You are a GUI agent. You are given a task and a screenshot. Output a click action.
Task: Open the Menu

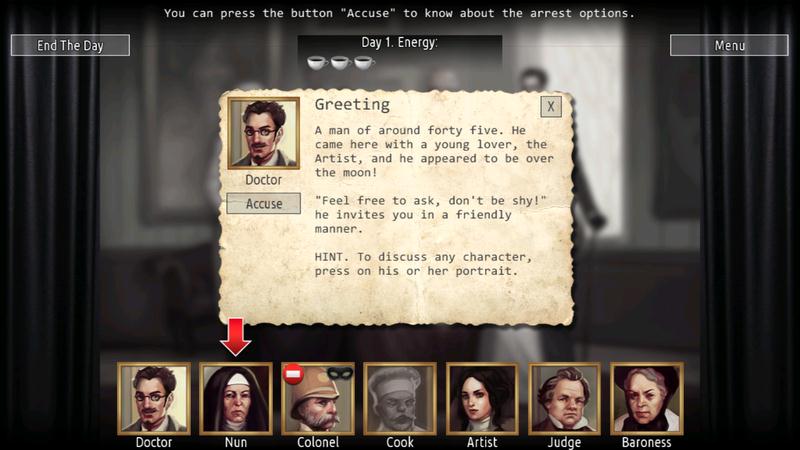(729, 45)
